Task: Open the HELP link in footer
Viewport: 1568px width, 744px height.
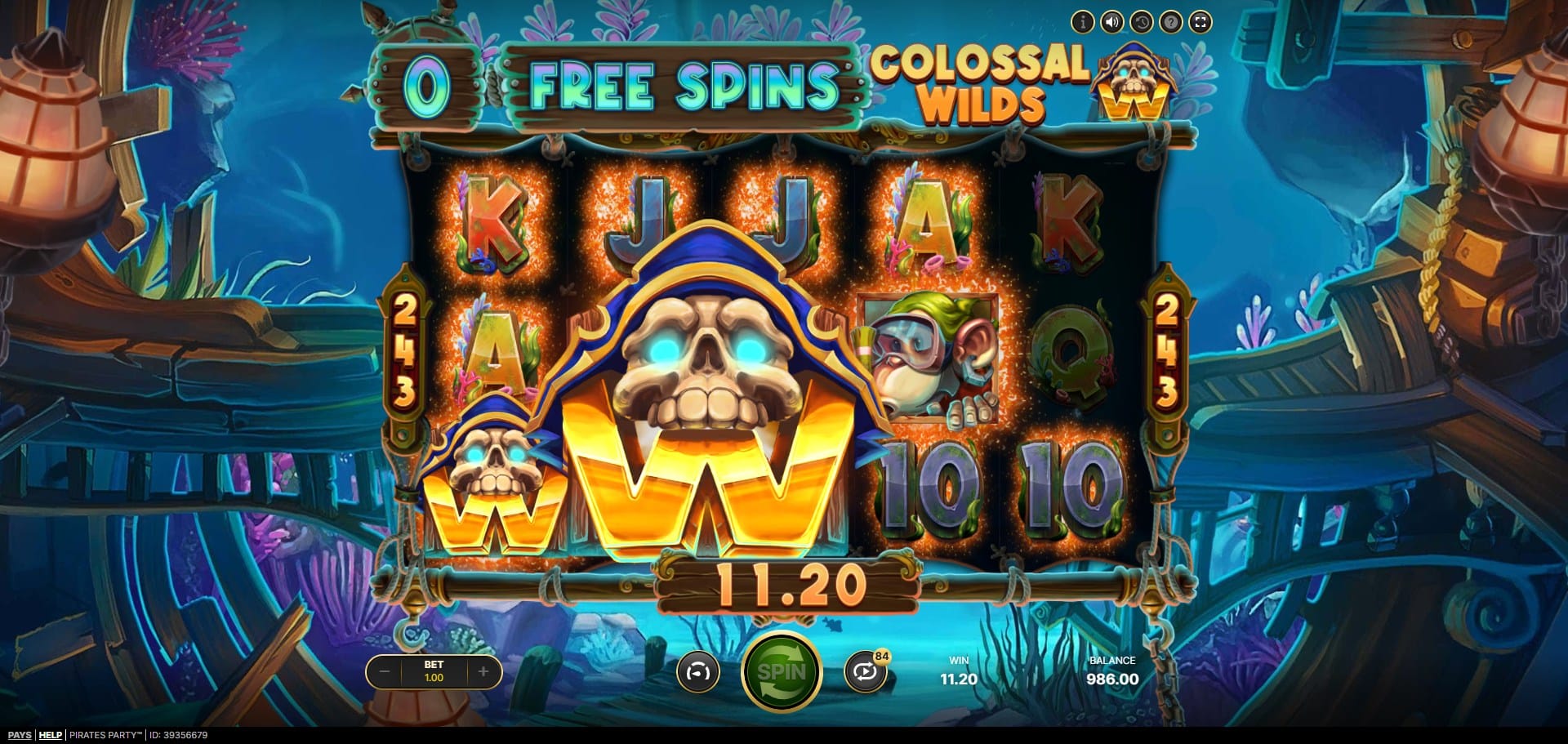Action: [51, 735]
